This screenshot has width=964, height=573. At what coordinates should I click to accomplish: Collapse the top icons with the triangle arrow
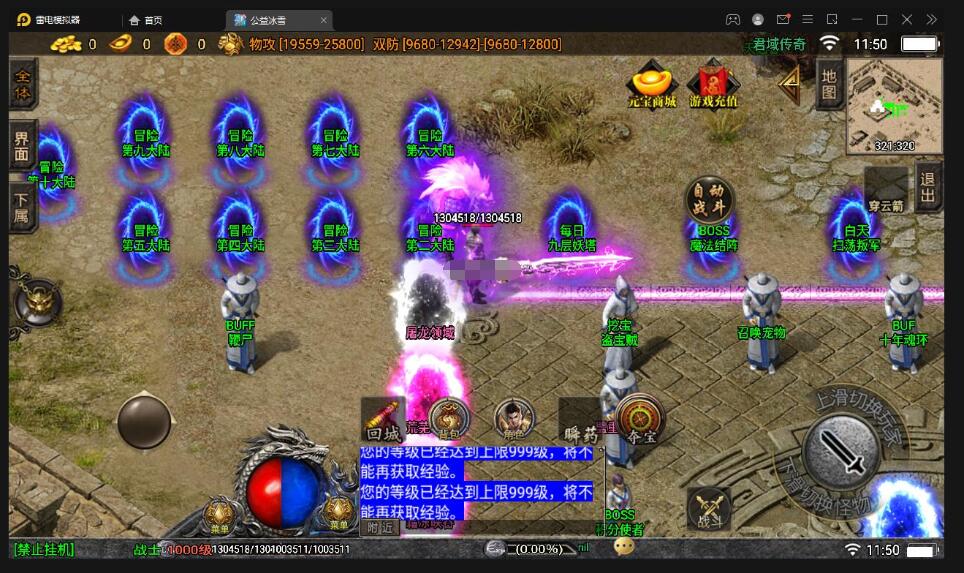(x=790, y=80)
